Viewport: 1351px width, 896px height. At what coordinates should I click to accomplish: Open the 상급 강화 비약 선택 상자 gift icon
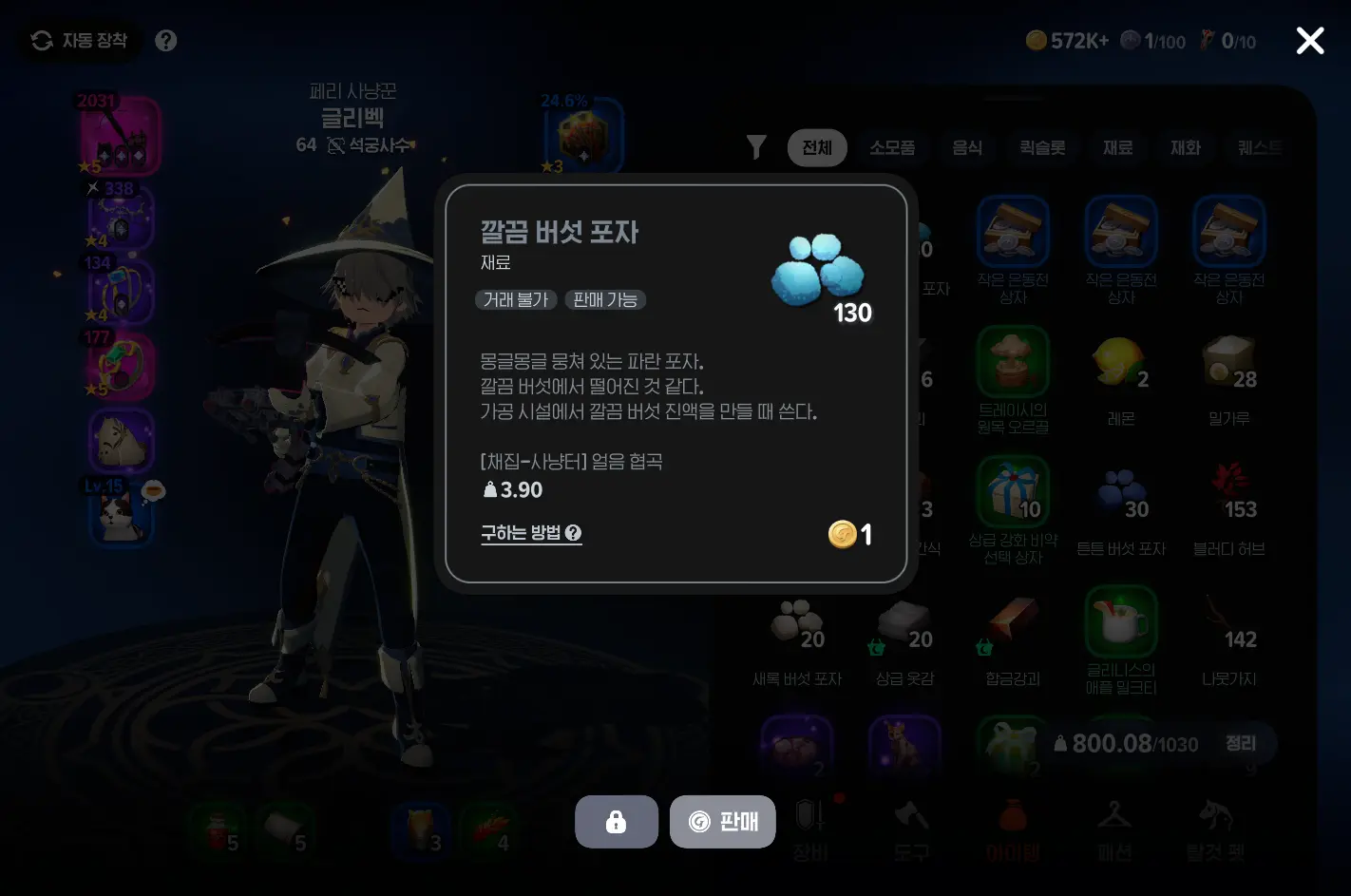pyautogui.click(x=1013, y=491)
